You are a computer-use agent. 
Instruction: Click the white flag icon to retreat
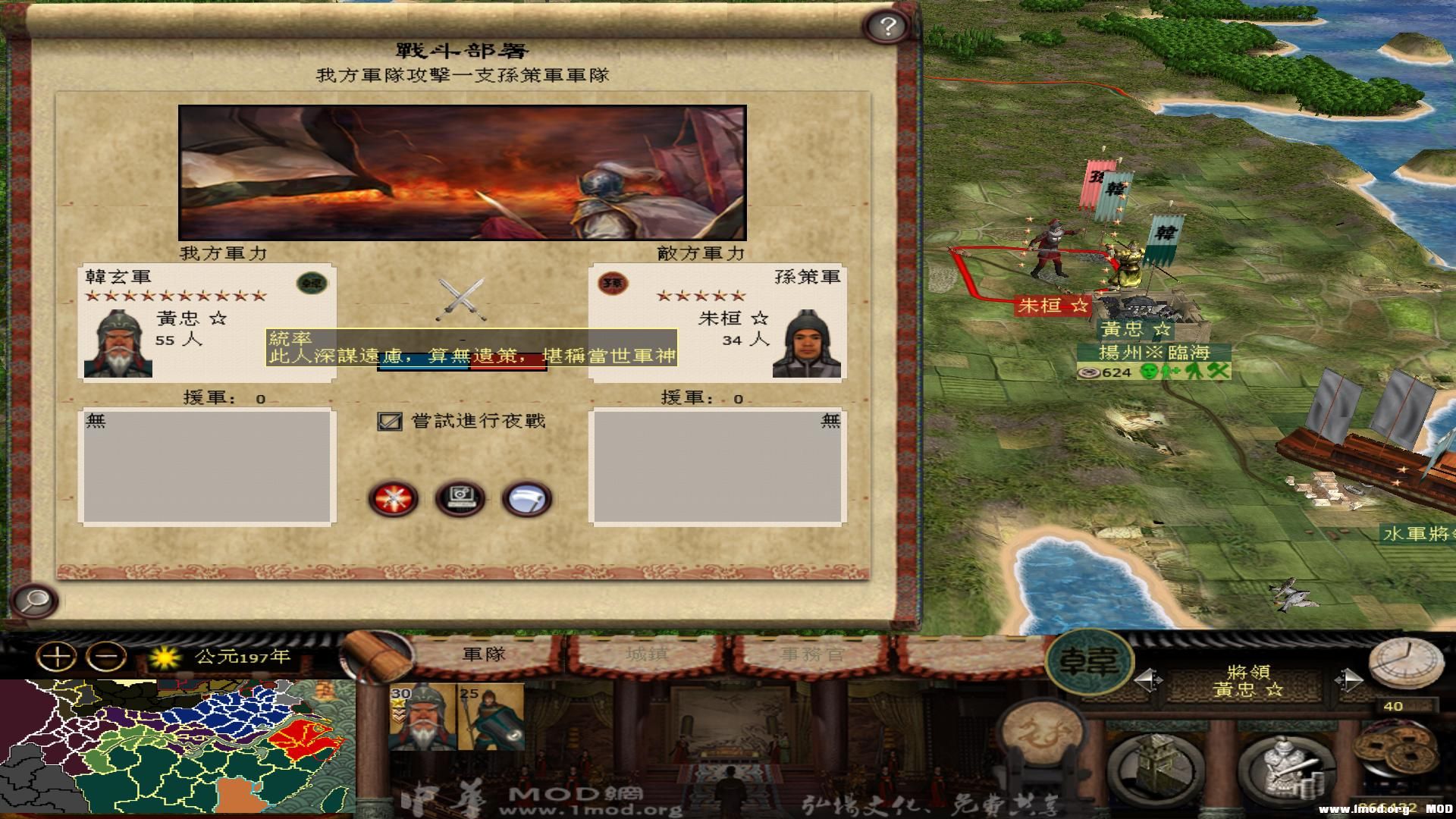point(527,497)
